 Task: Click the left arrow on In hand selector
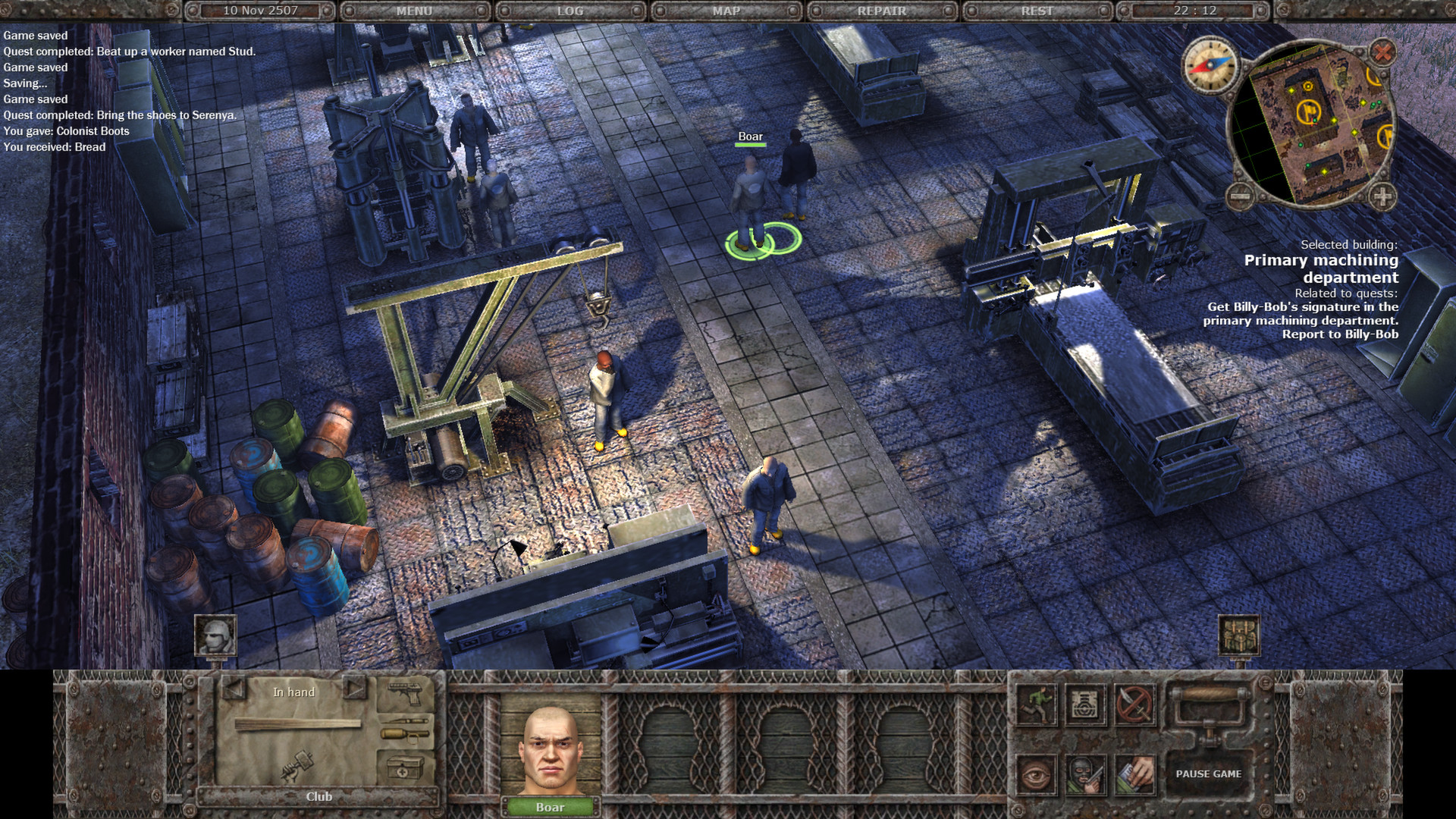(x=231, y=690)
